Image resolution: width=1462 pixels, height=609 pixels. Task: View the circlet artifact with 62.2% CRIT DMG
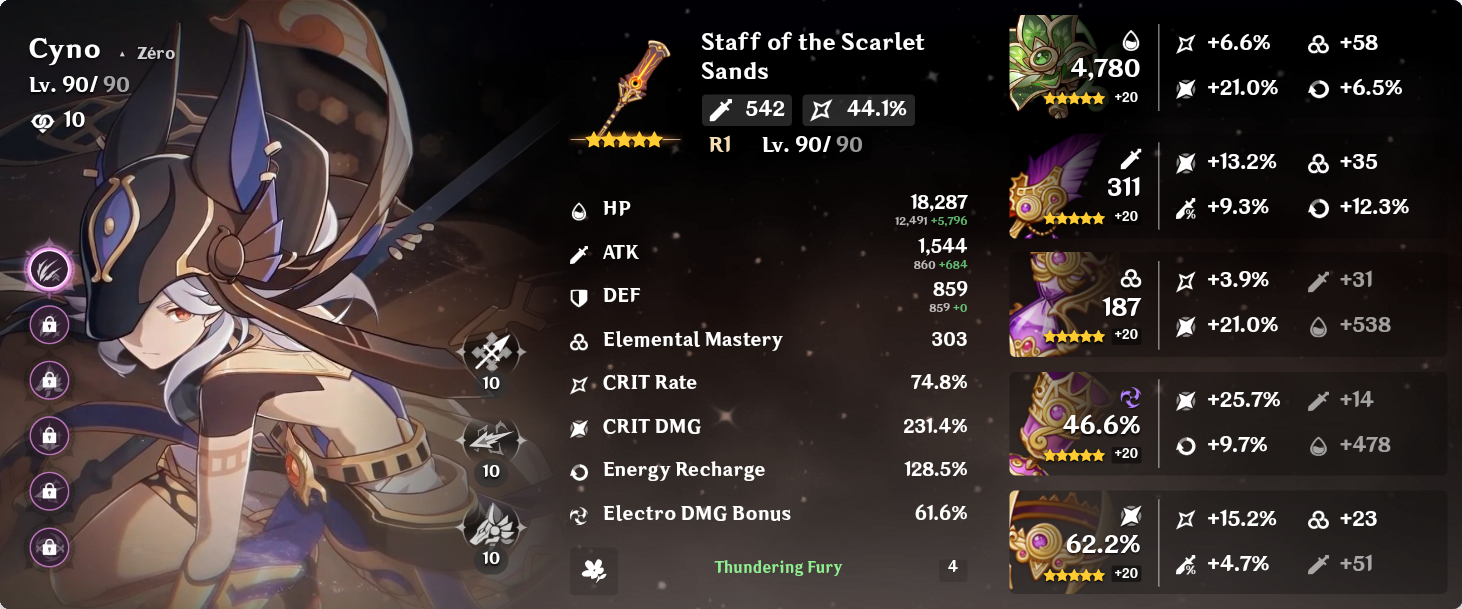coord(1050,542)
